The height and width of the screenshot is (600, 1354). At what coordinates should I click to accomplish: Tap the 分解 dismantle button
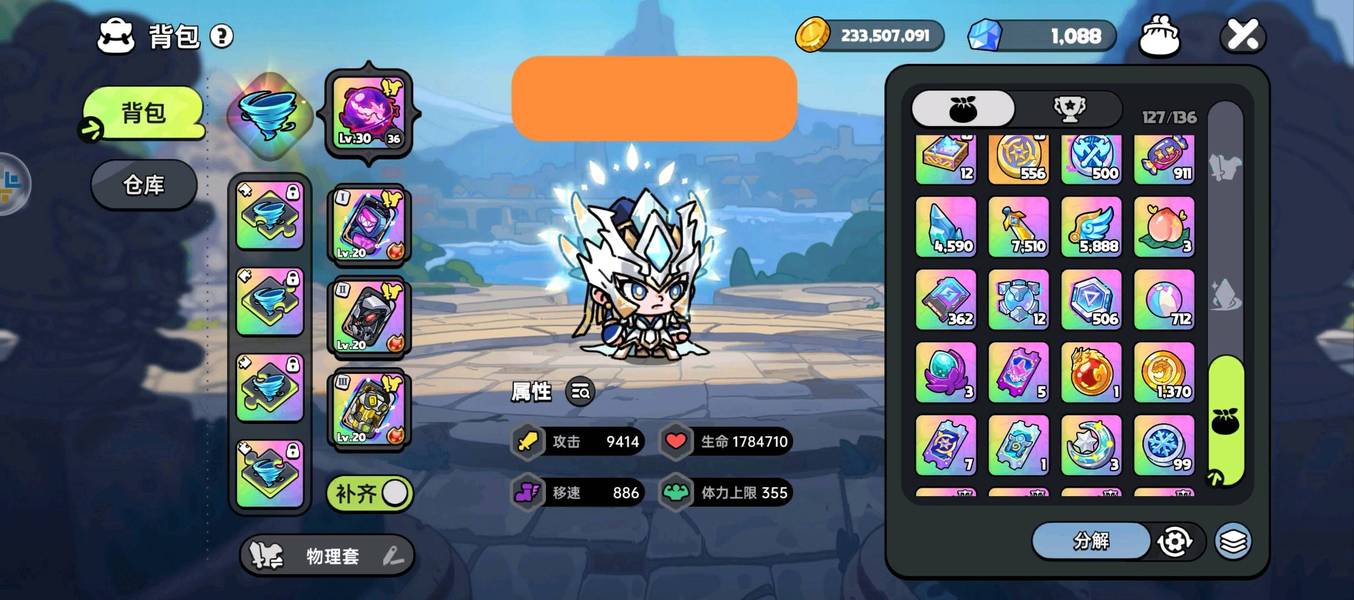tap(1091, 541)
